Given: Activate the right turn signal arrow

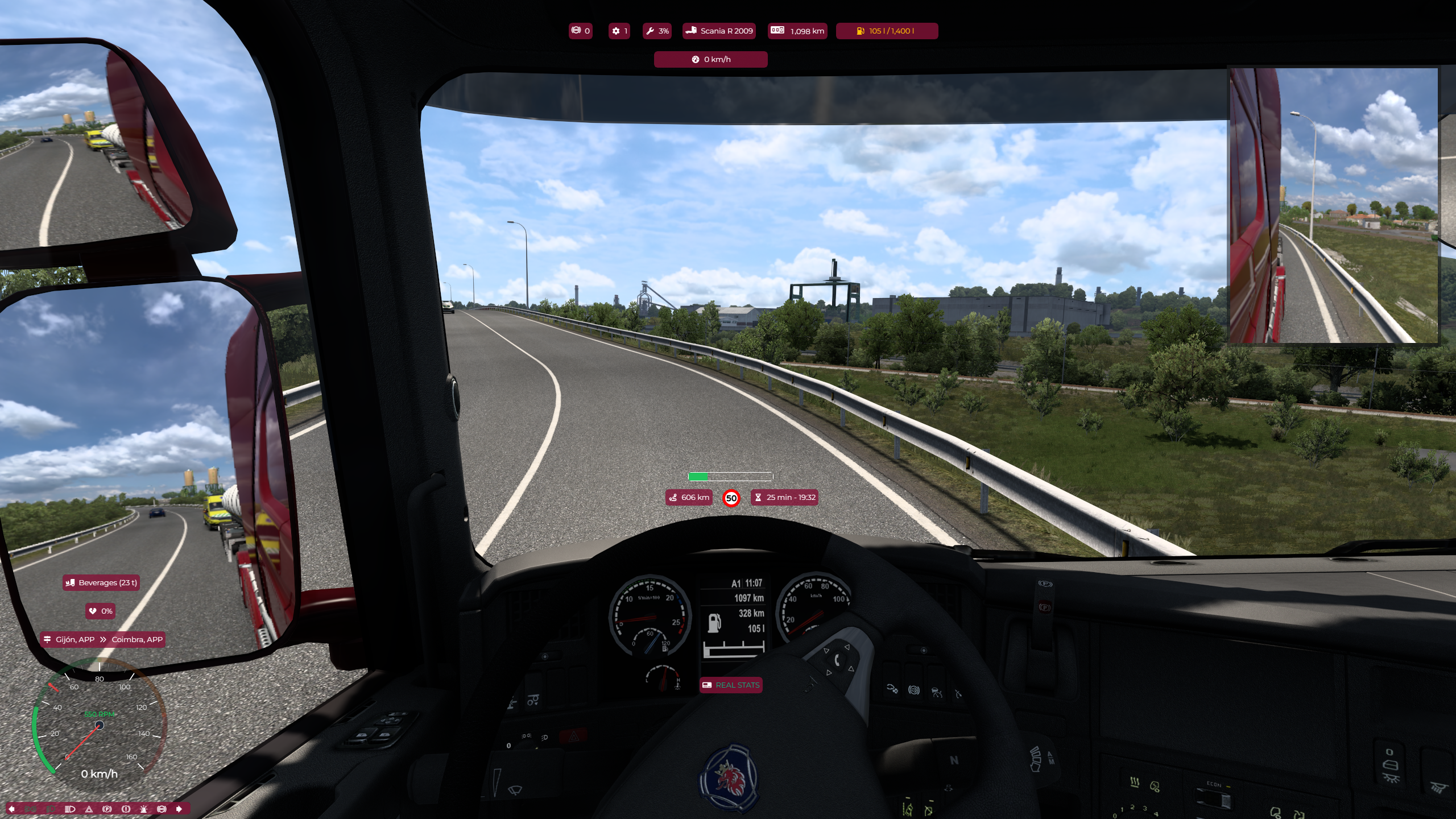Looking at the screenshot, I should (179, 809).
